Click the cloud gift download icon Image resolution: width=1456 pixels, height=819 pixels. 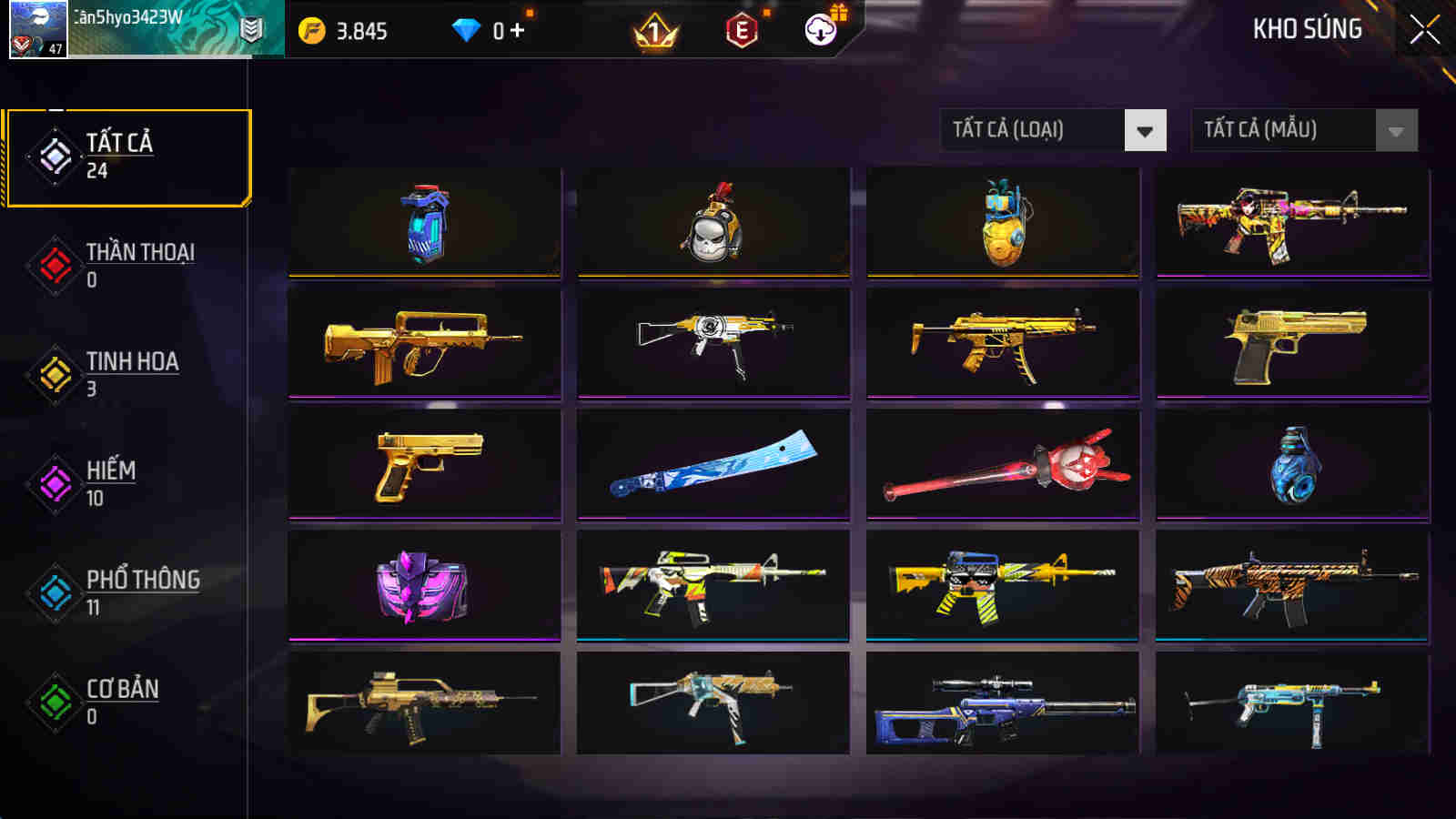click(x=819, y=30)
